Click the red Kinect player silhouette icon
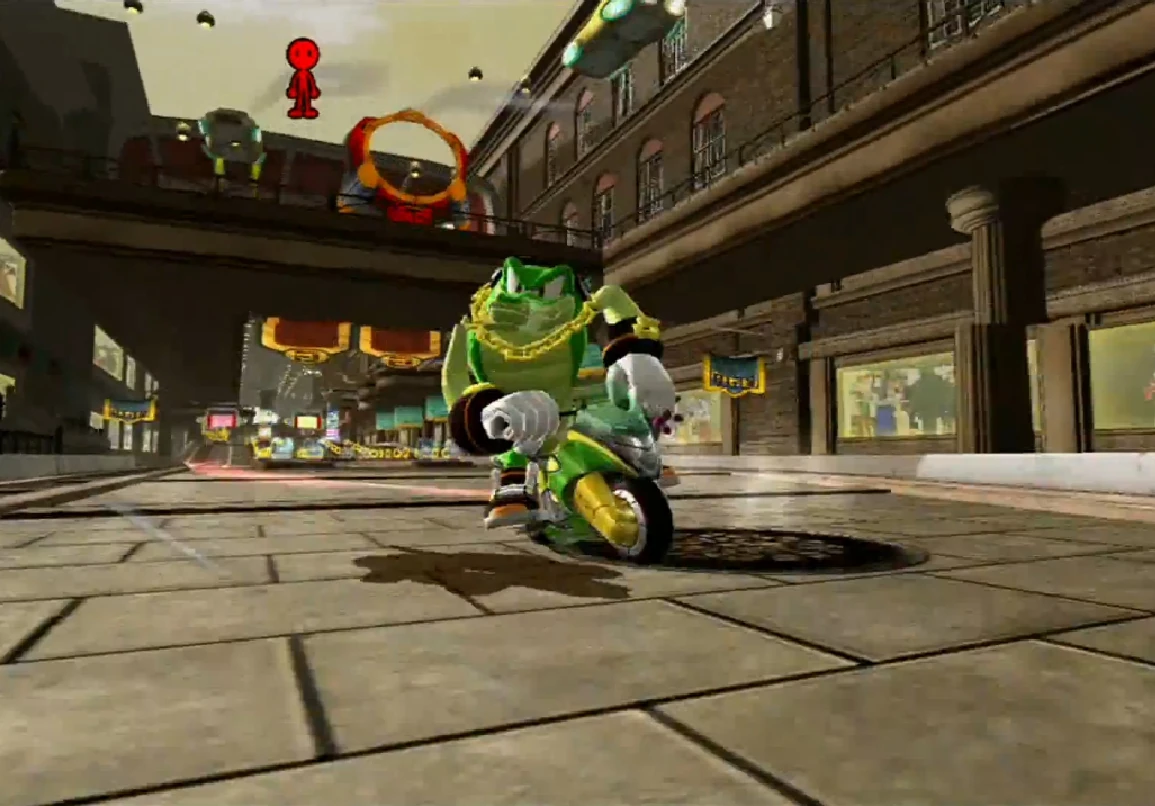Screen dimensions: 1155x806 point(303,77)
